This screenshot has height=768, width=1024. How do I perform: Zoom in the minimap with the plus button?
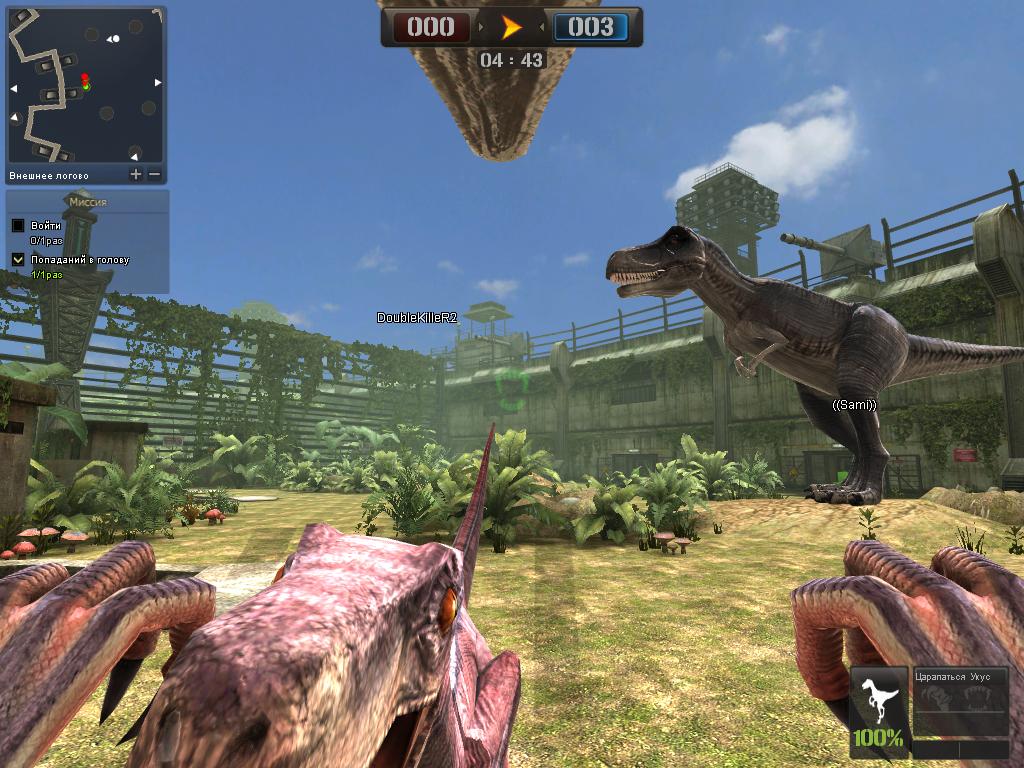coord(136,175)
